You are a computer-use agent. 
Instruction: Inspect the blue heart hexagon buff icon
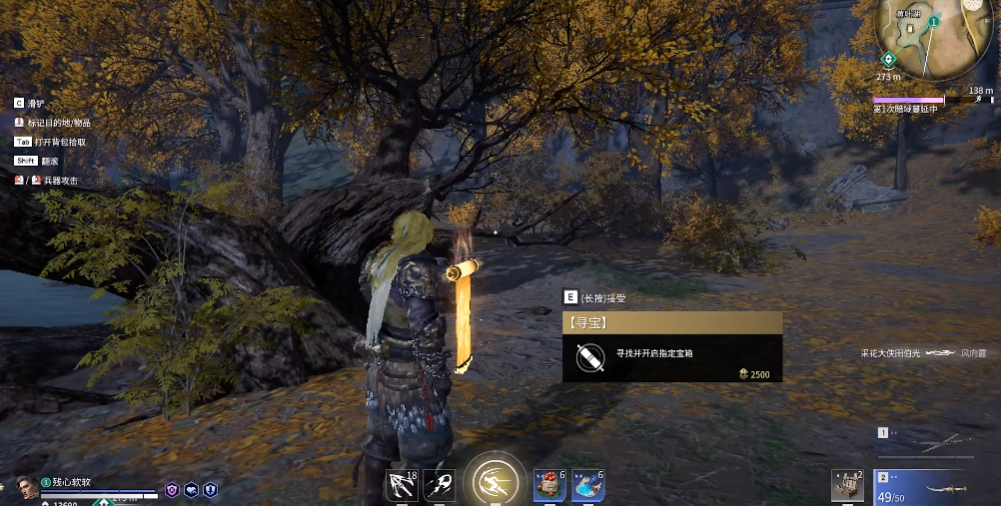(x=191, y=490)
